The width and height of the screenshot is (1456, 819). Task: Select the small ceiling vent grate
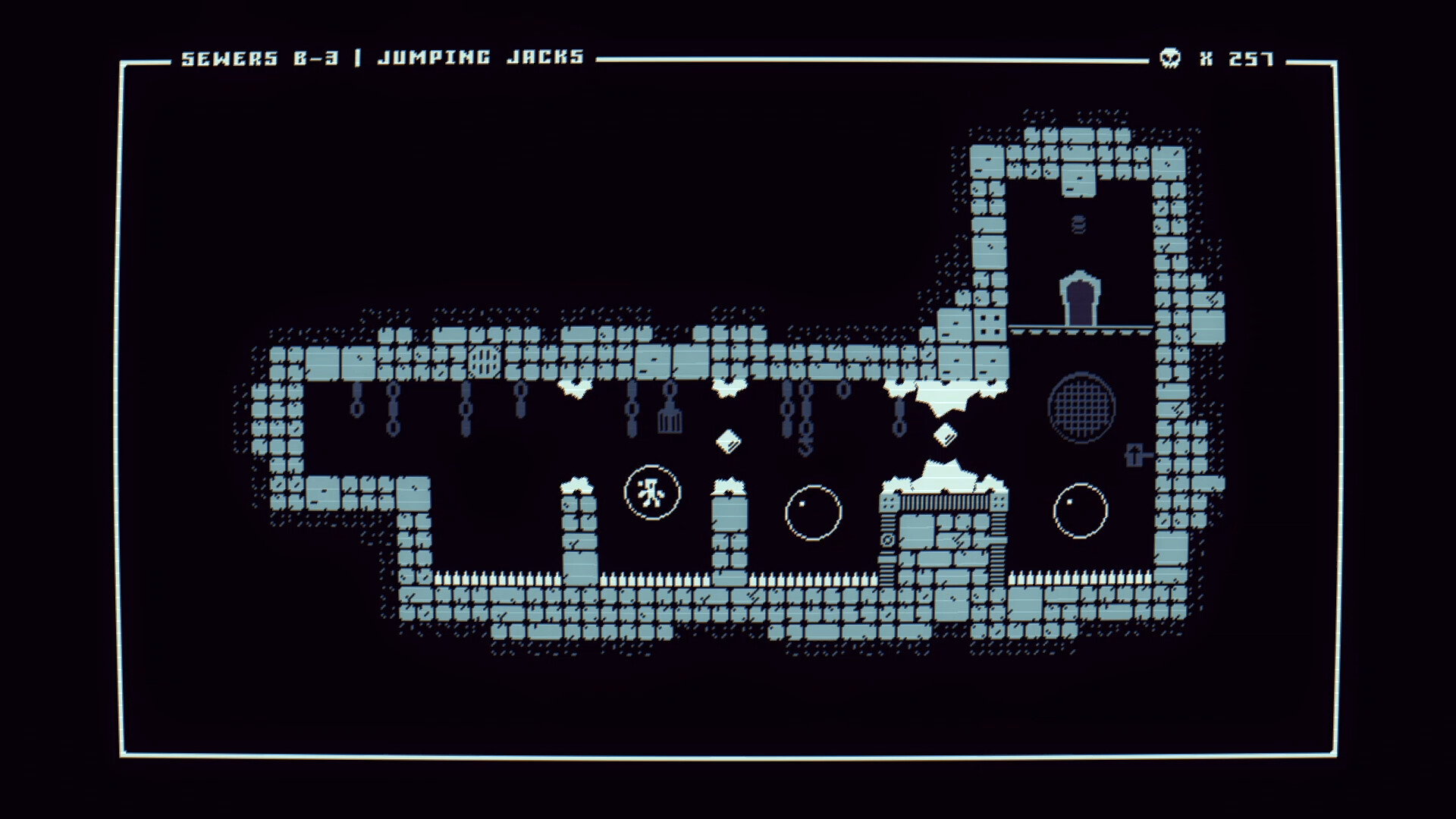tap(485, 361)
